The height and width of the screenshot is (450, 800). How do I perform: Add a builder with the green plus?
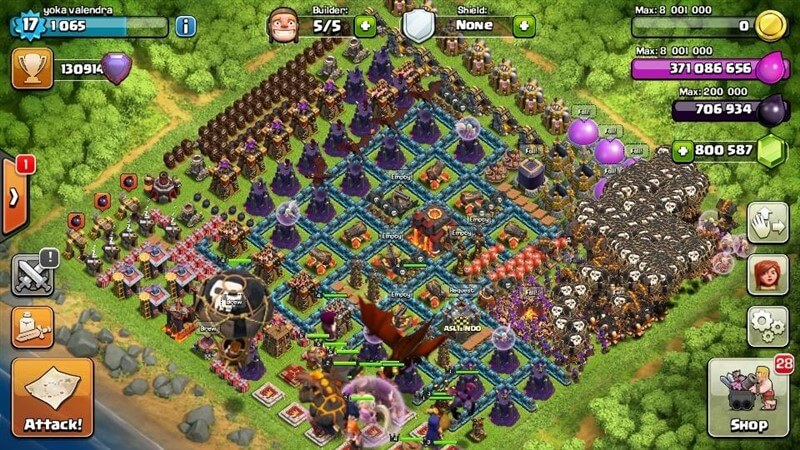point(365,26)
